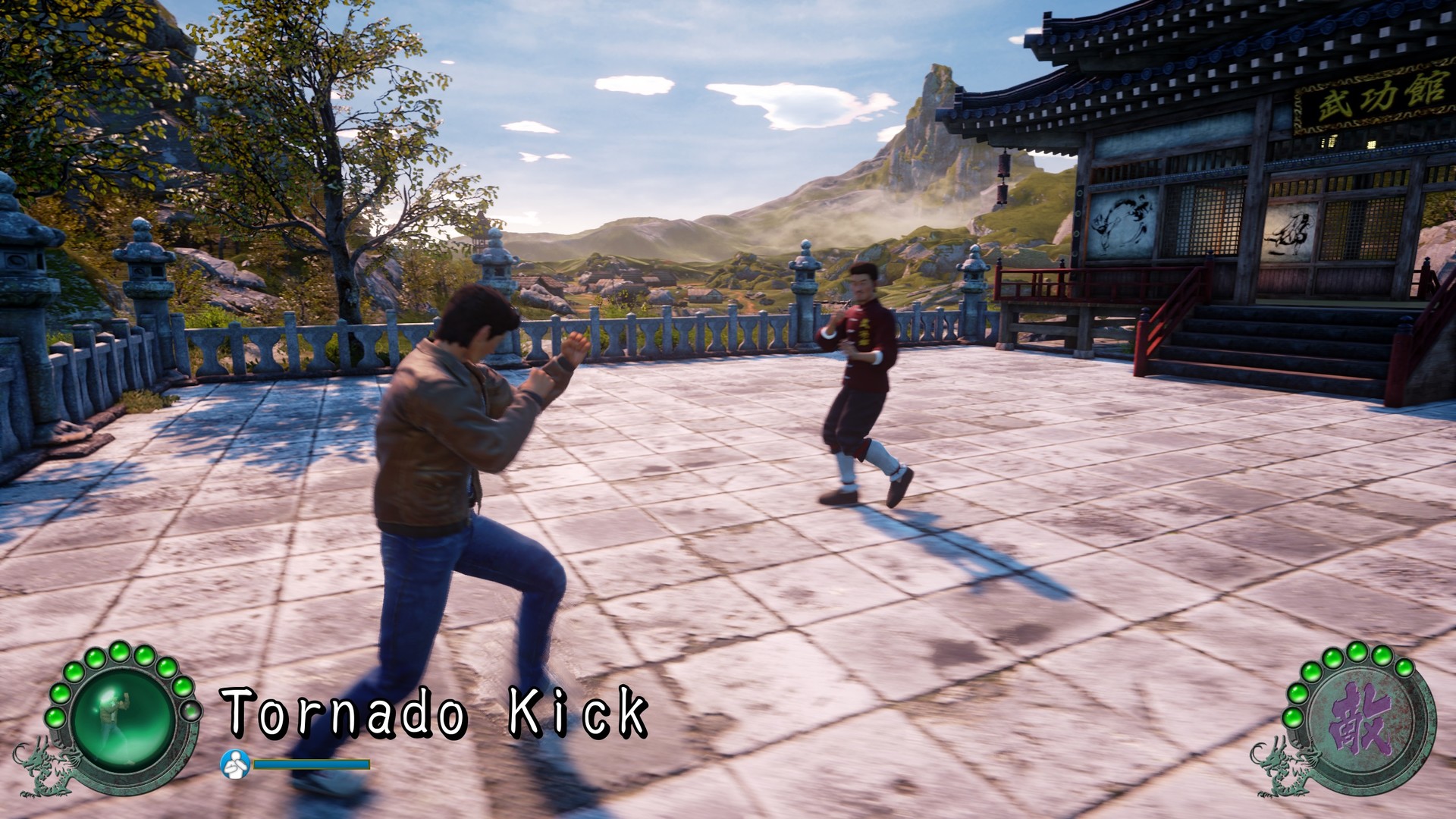Tap the dimmed bead on the player health ring

pyautogui.click(x=192, y=711)
